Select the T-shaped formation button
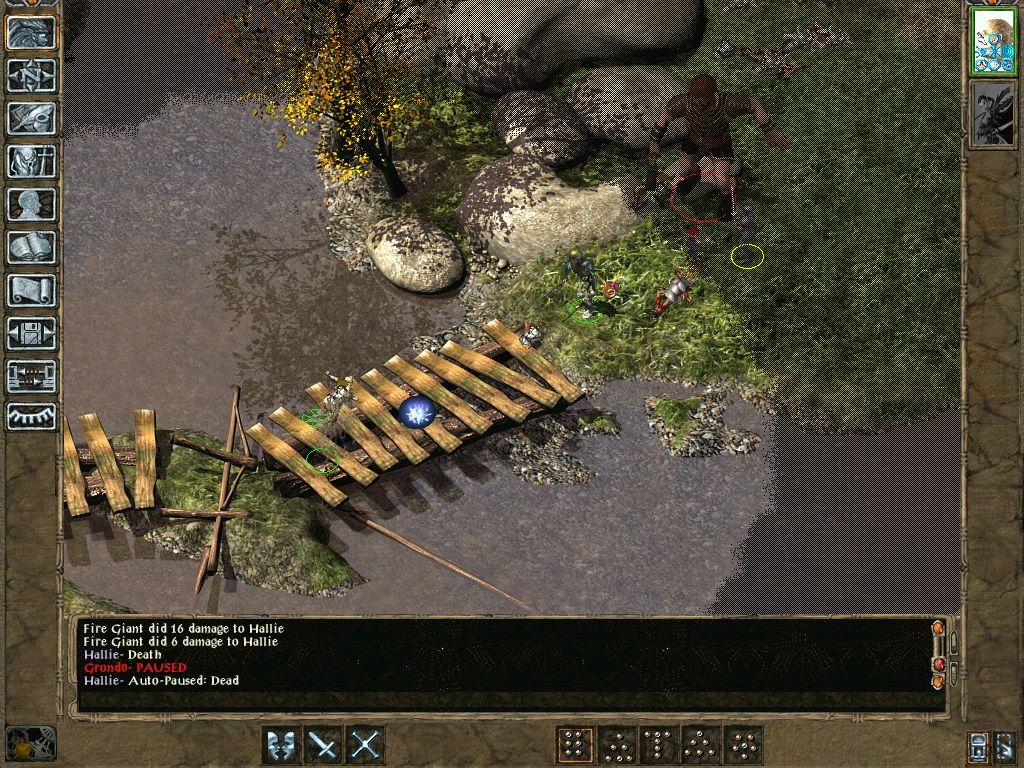Screen dimensions: 1024x768 (658, 744)
